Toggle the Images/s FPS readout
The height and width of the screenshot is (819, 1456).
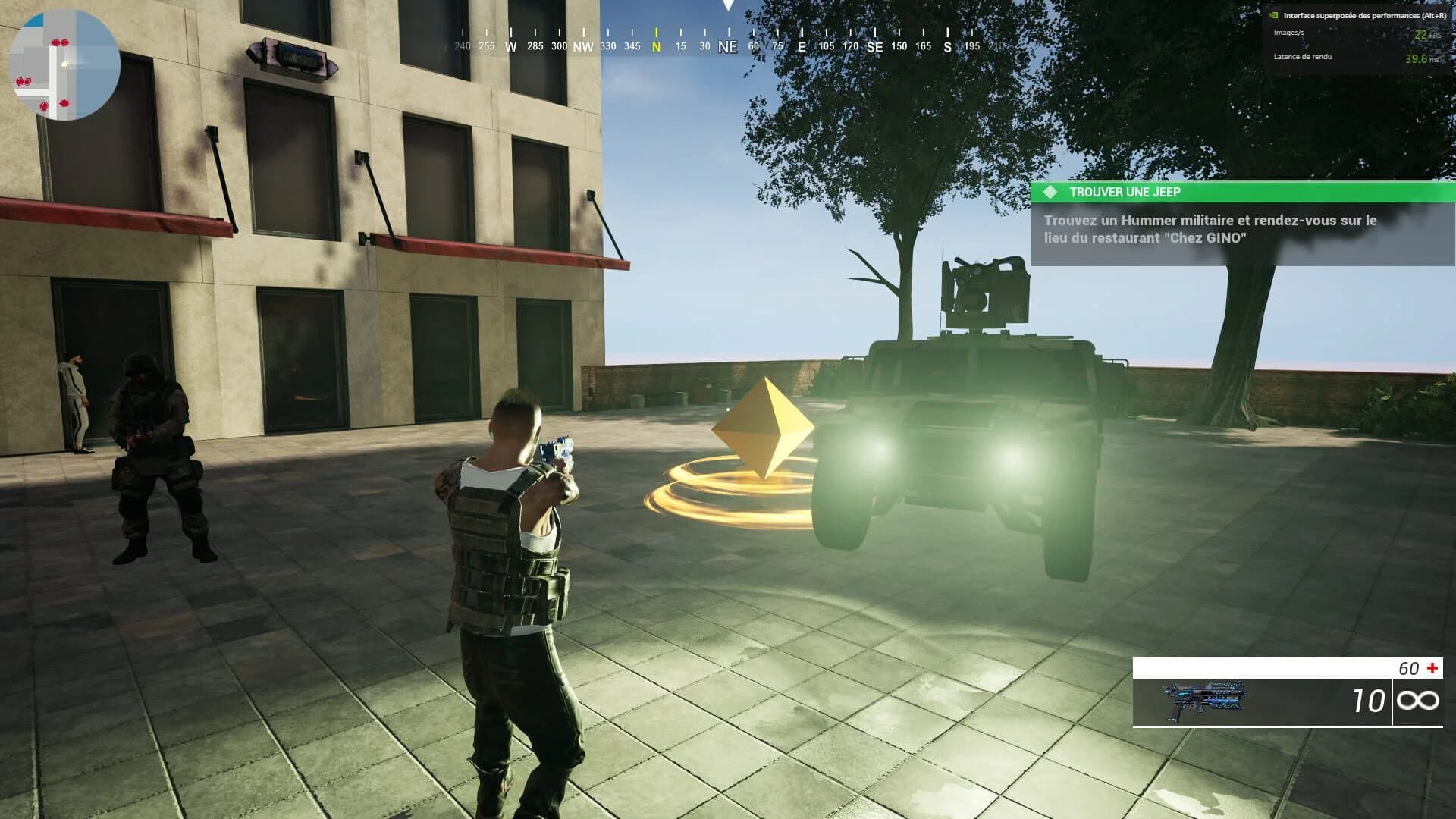click(1289, 33)
